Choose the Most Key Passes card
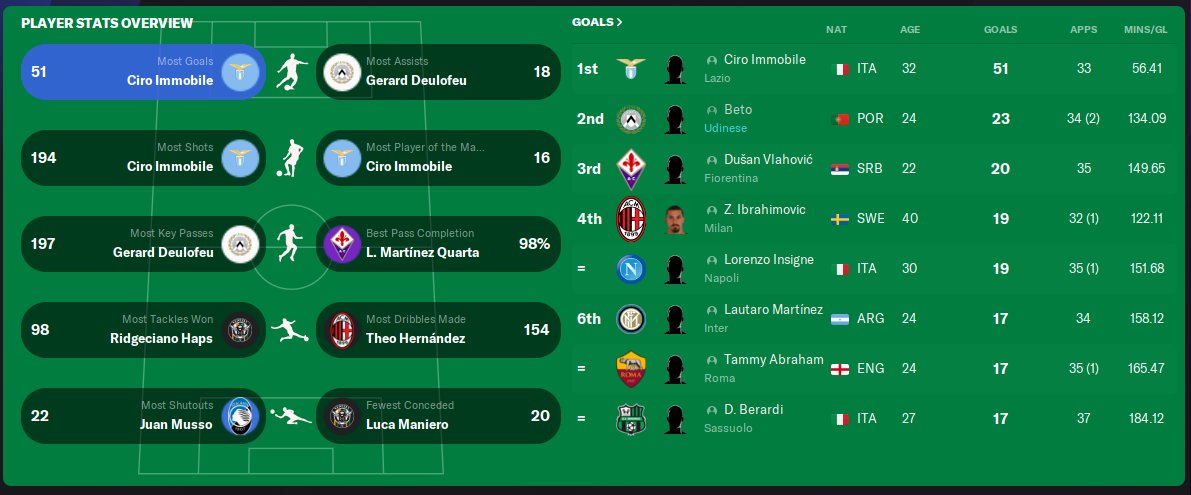1191x495 pixels. pyautogui.click(x=143, y=244)
